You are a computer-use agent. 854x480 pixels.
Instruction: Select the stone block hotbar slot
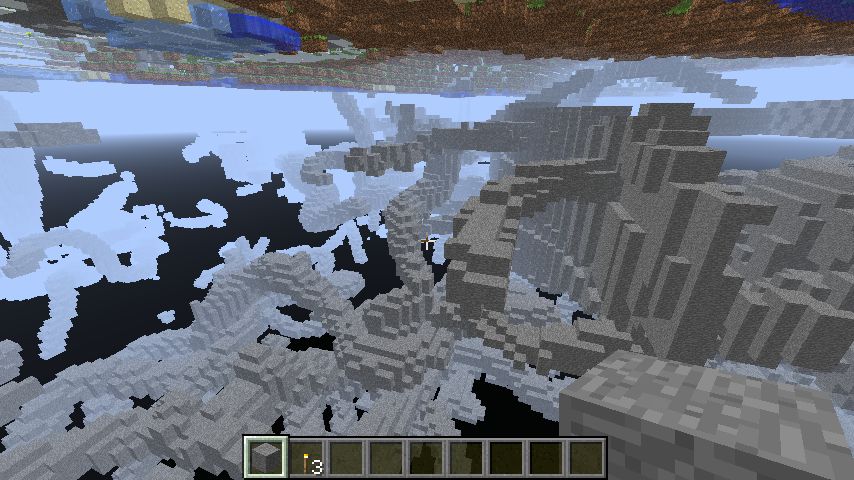tap(267, 458)
